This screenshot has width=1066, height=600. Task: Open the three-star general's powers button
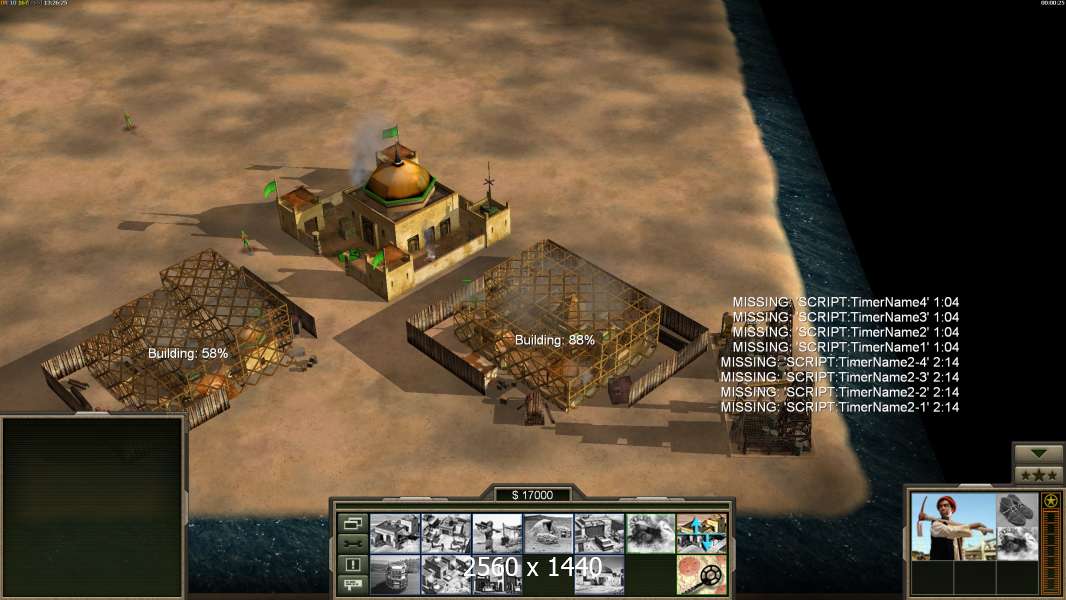(1039, 475)
